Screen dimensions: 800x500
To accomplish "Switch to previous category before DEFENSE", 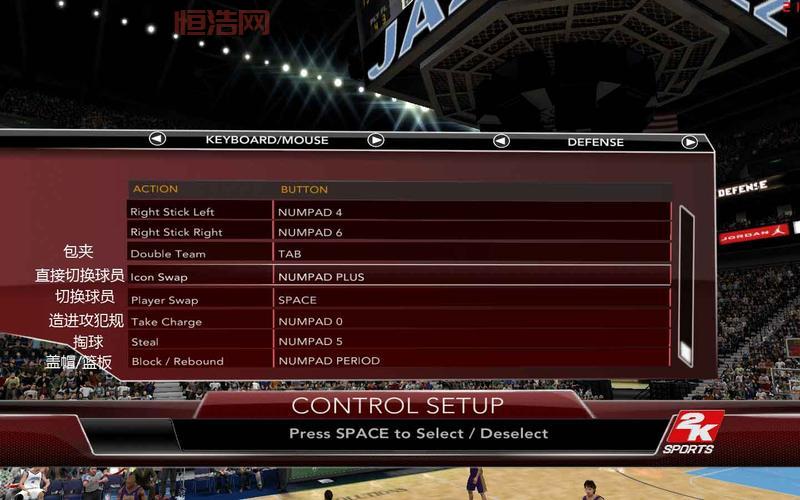I will [x=501, y=141].
